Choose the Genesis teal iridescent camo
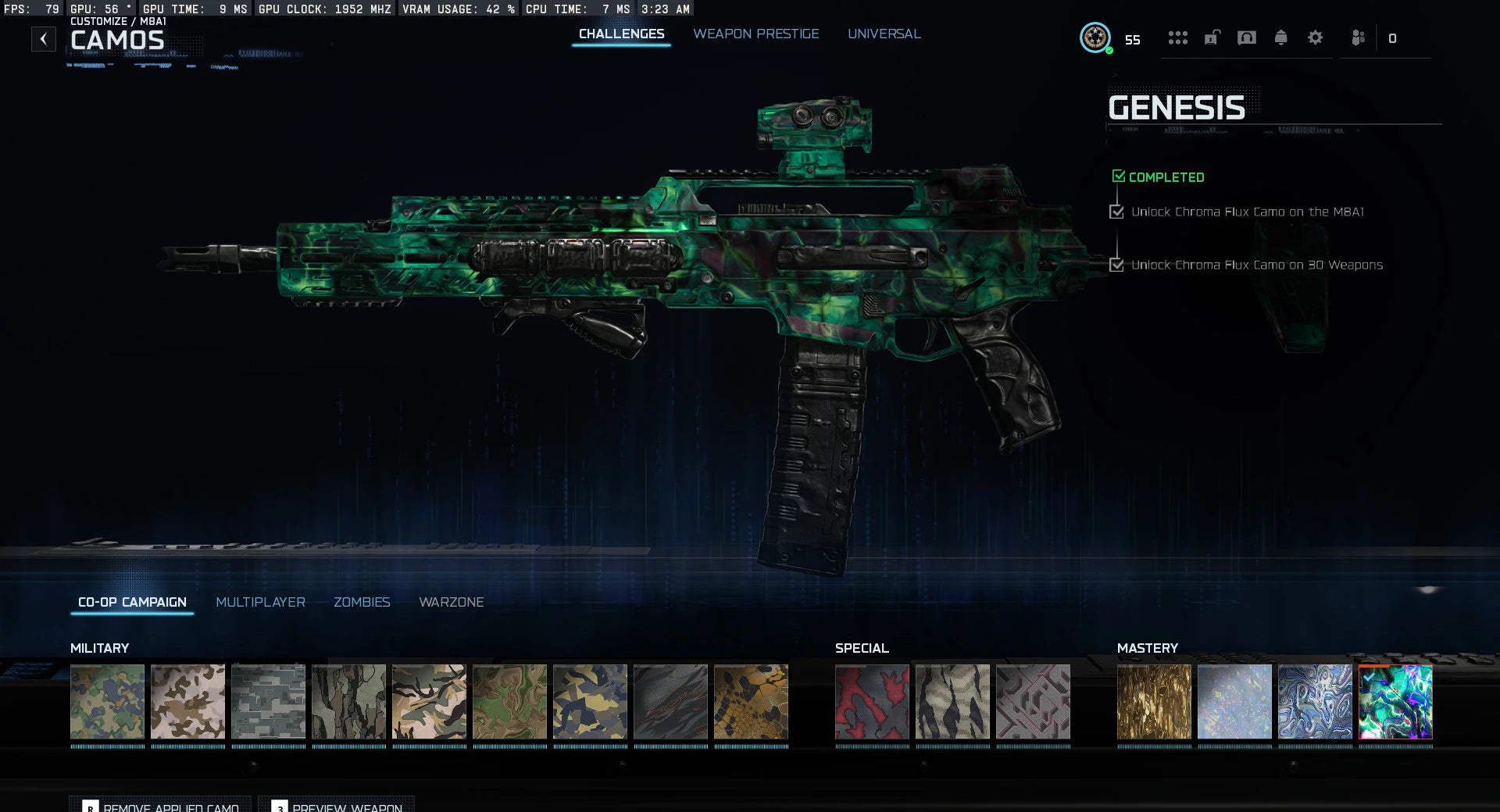This screenshot has width=1500, height=812. point(1395,701)
